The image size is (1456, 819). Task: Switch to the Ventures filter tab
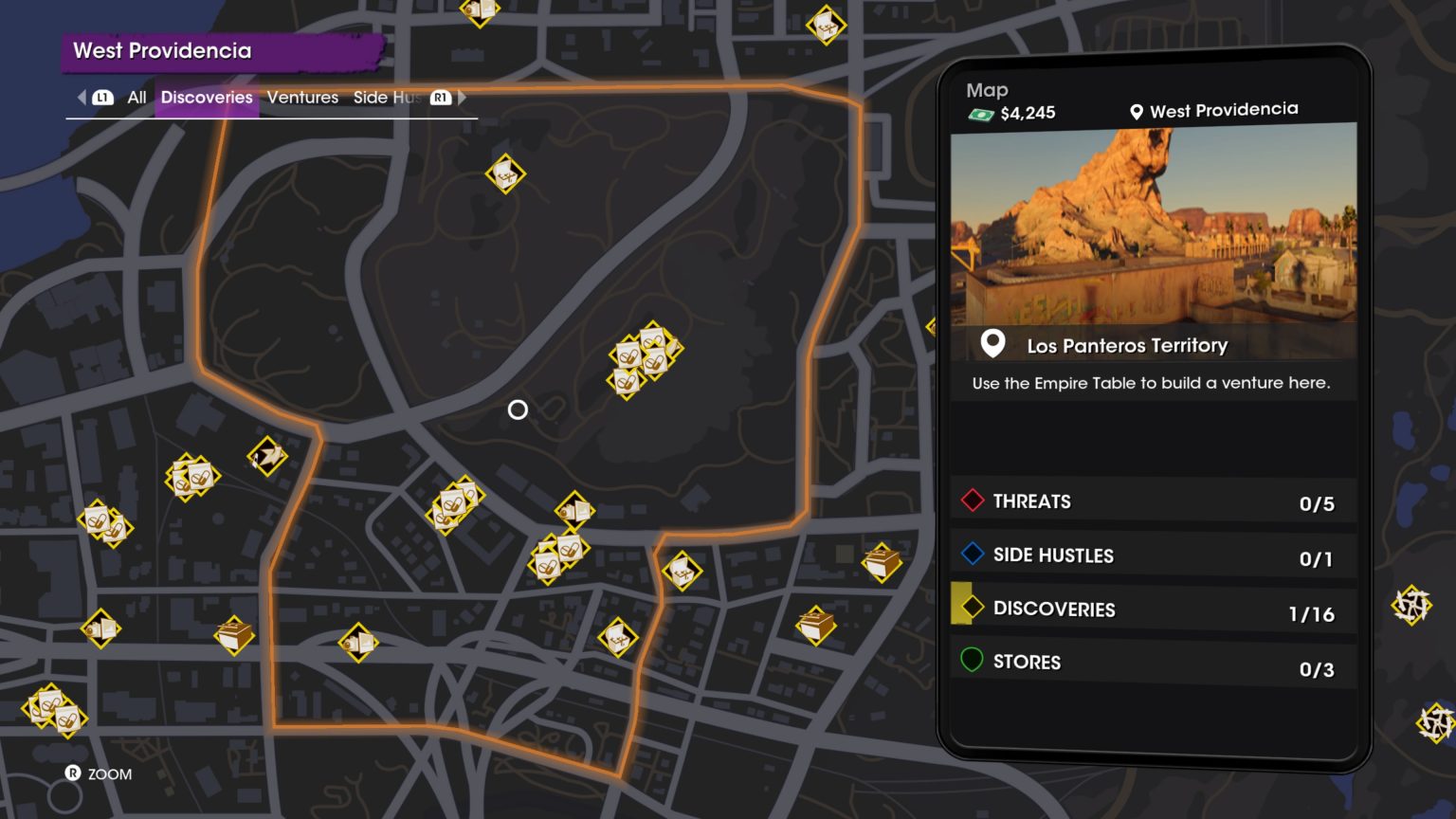[302, 98]
